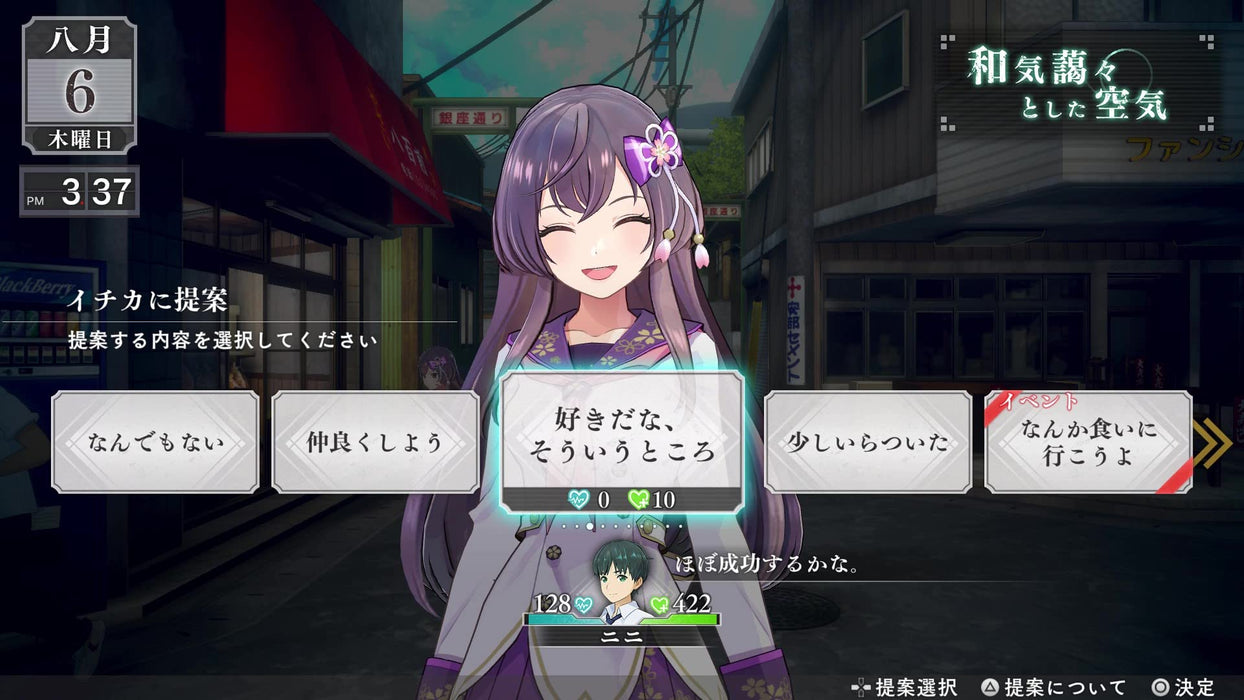
Task: Pick 好きだな、そういうところ proposal
Action: [621, 434]
